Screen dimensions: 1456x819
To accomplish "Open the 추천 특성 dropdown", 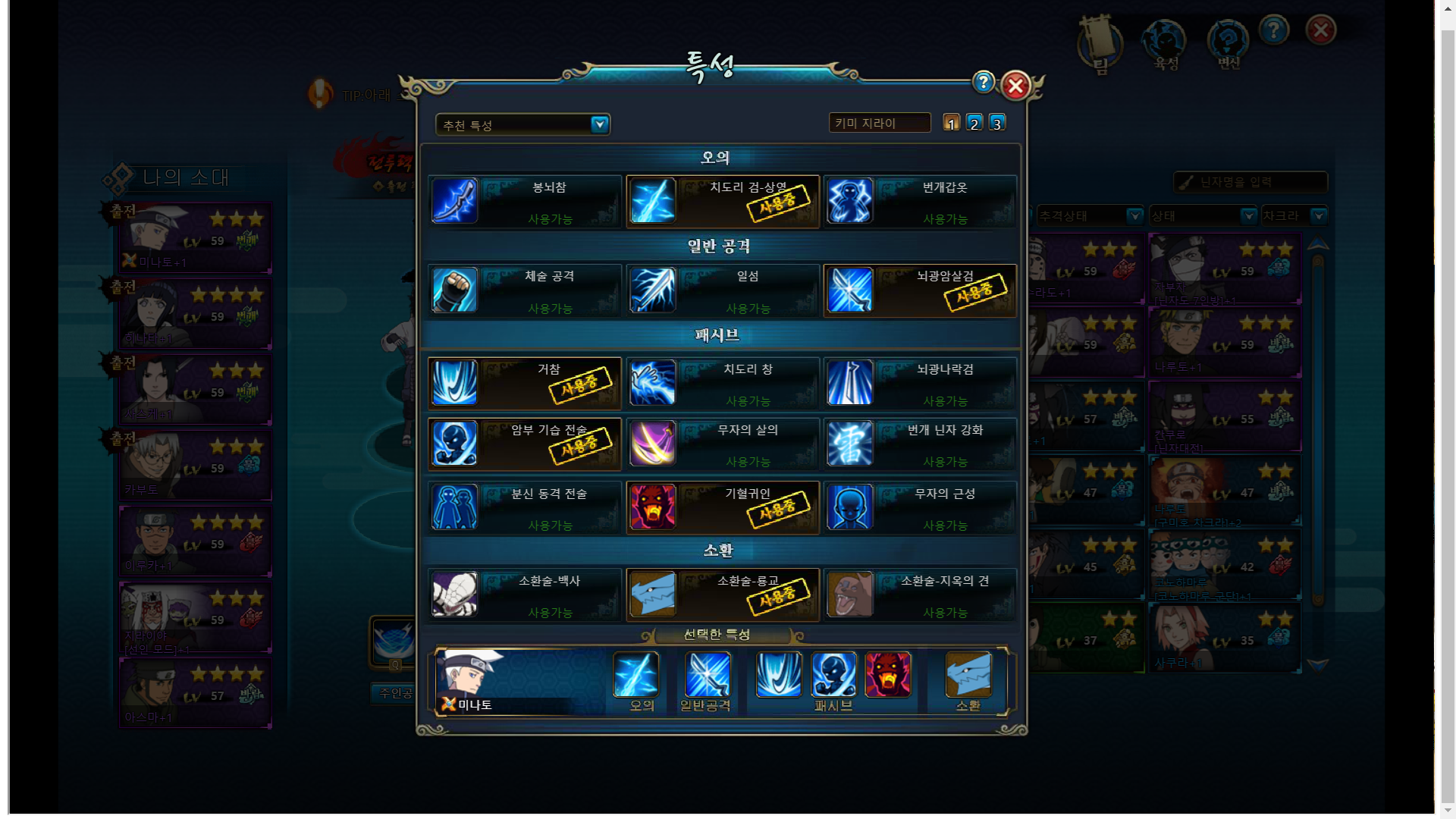I will [x=599, y=124].
